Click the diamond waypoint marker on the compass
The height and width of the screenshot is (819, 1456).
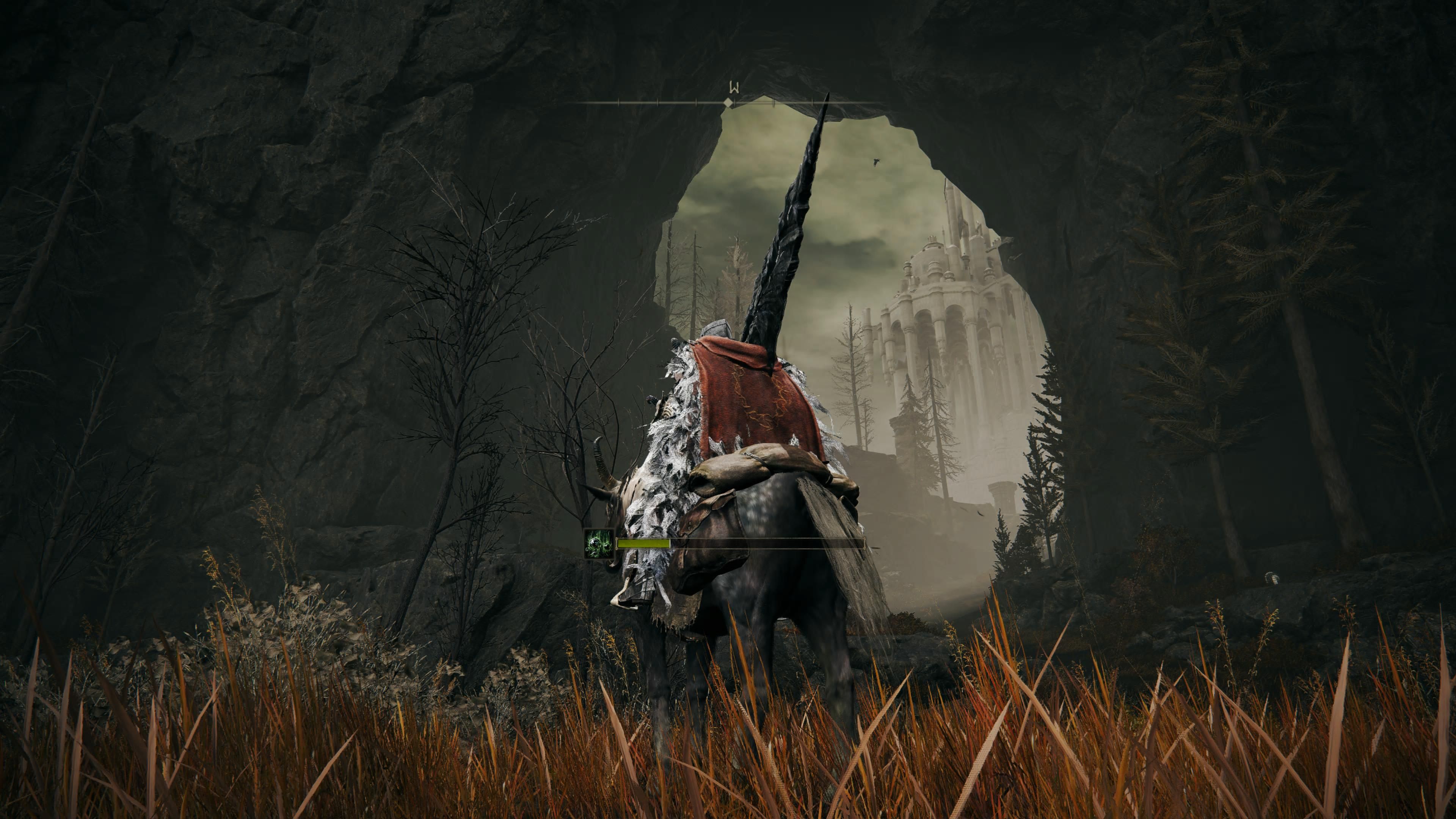pos(728,103)
